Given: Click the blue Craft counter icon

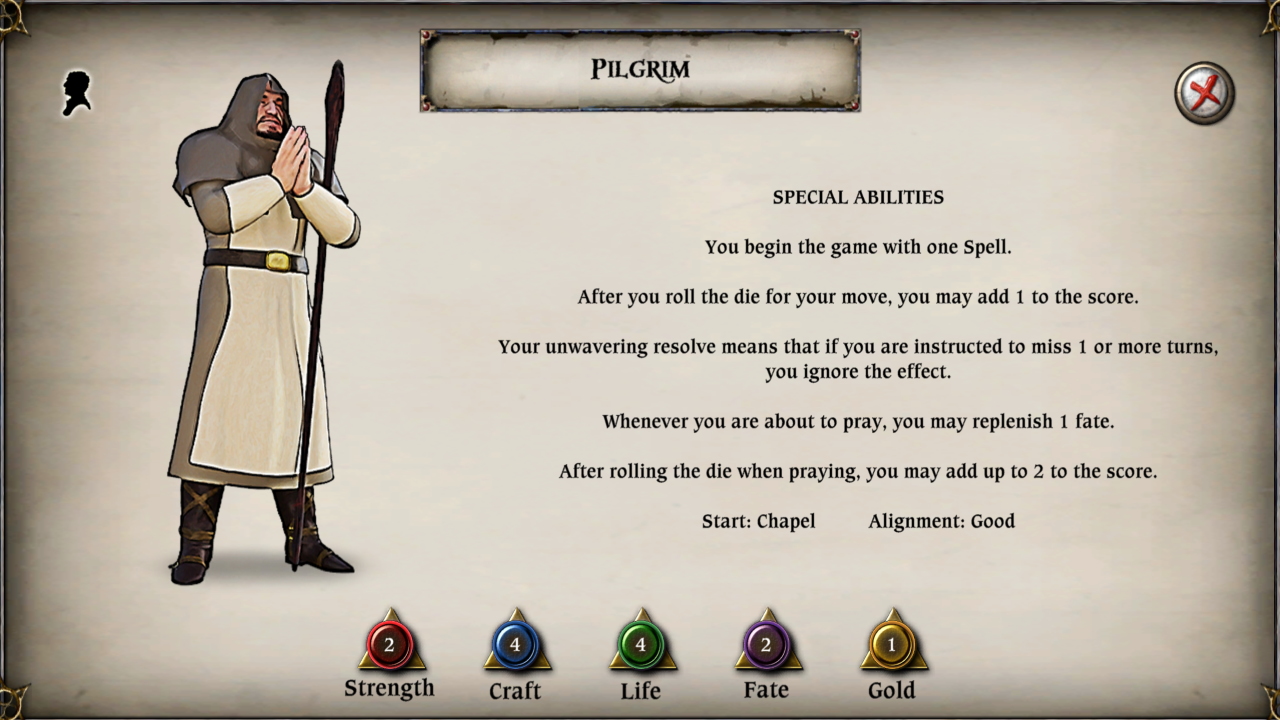Looking at the screenshot, I should coord(515,645).
